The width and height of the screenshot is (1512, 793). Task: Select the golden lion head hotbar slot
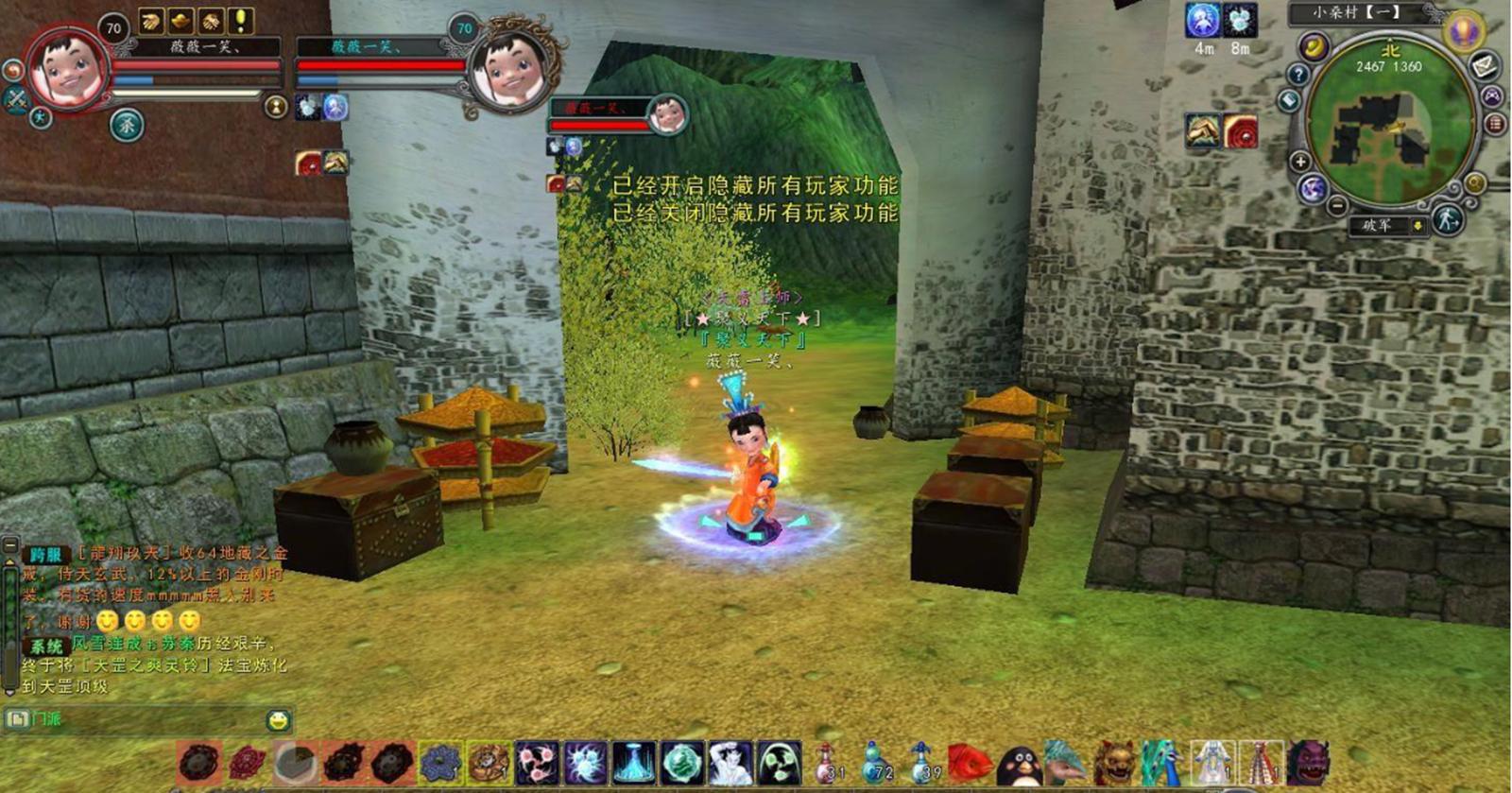[x=1115, y=762]
